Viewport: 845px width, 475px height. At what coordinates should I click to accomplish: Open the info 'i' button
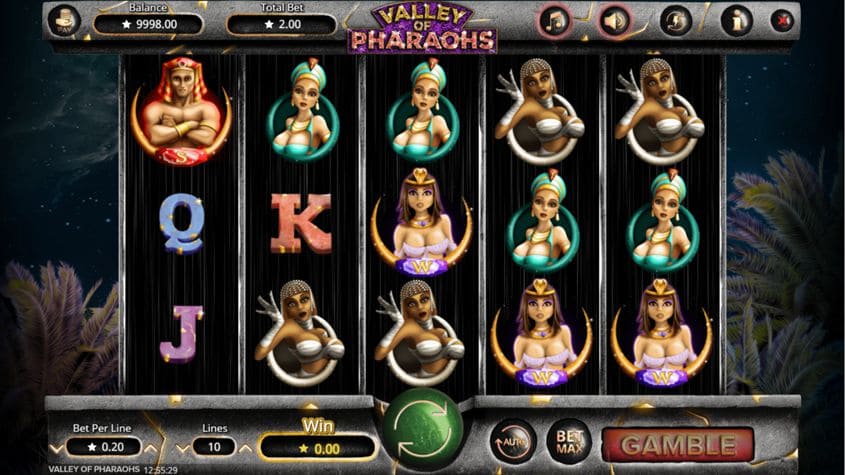736,21
